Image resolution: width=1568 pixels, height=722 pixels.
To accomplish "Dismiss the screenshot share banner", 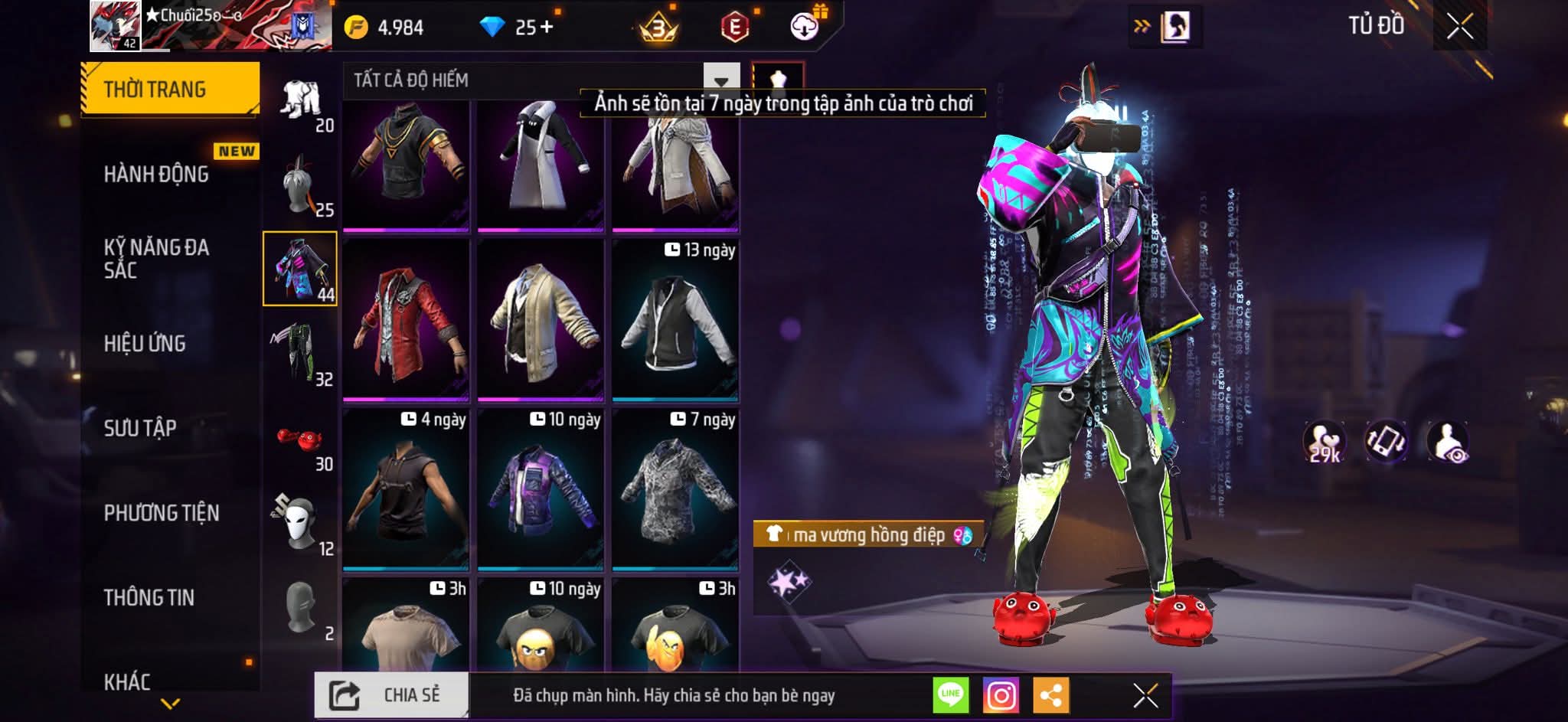I will tap(1145, 695).
